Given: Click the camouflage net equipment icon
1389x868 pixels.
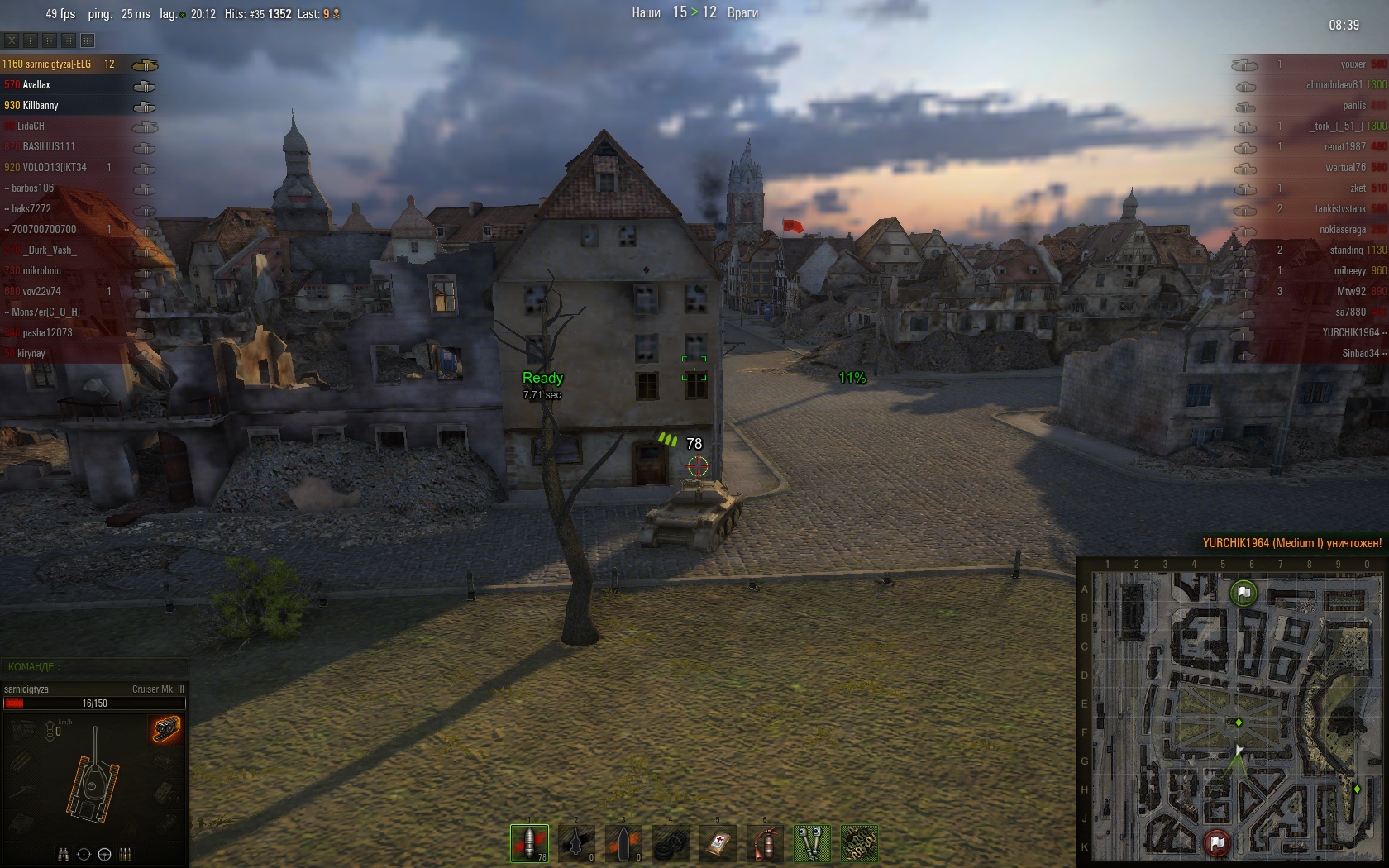Looking at the screenshot, I should [x=859, y=843].
